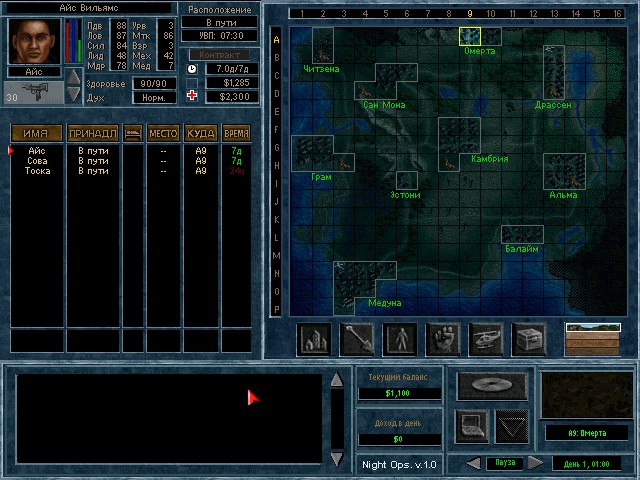The width and height of the screenshot is (640, 480).
Task: Toggle the militia fist map filter
Action: 443,340
